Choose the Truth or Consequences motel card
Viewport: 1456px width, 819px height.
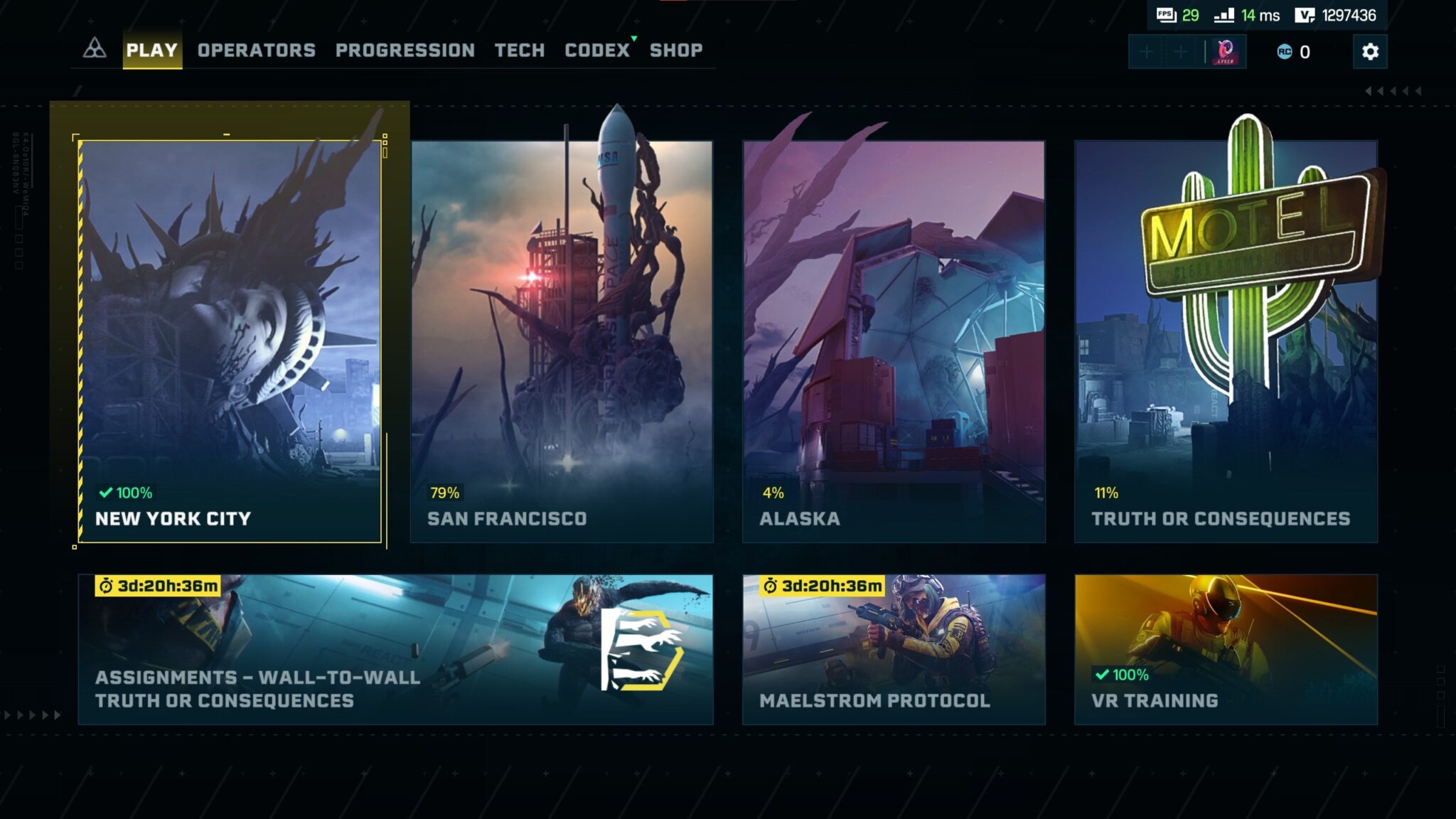click(x=1226, y=341)
